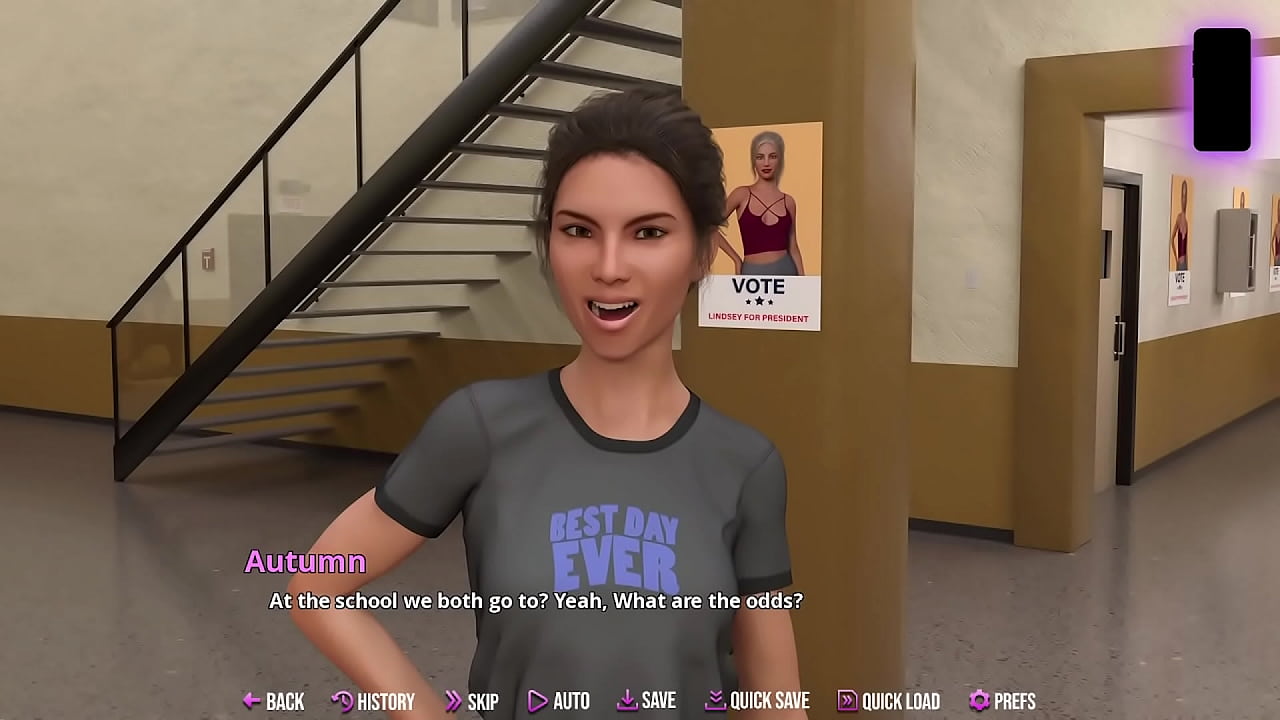The width and height of the screenshot is (1280, 720).
Task: Enable Auto mode via the play triangle icon
Action: [x=537, y=701]
